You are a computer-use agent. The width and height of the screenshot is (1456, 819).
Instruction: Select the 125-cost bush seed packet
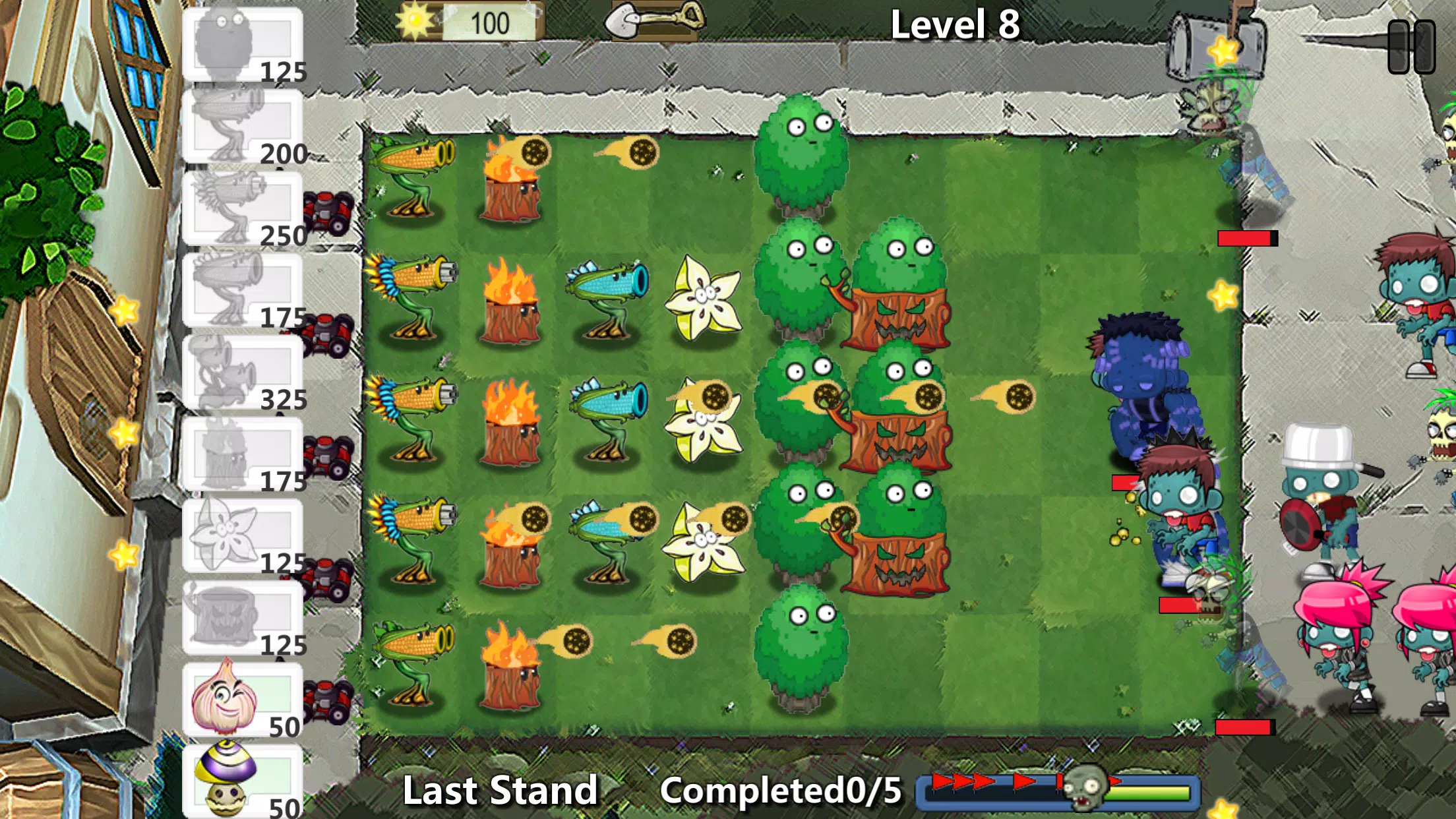pos(244,46)
